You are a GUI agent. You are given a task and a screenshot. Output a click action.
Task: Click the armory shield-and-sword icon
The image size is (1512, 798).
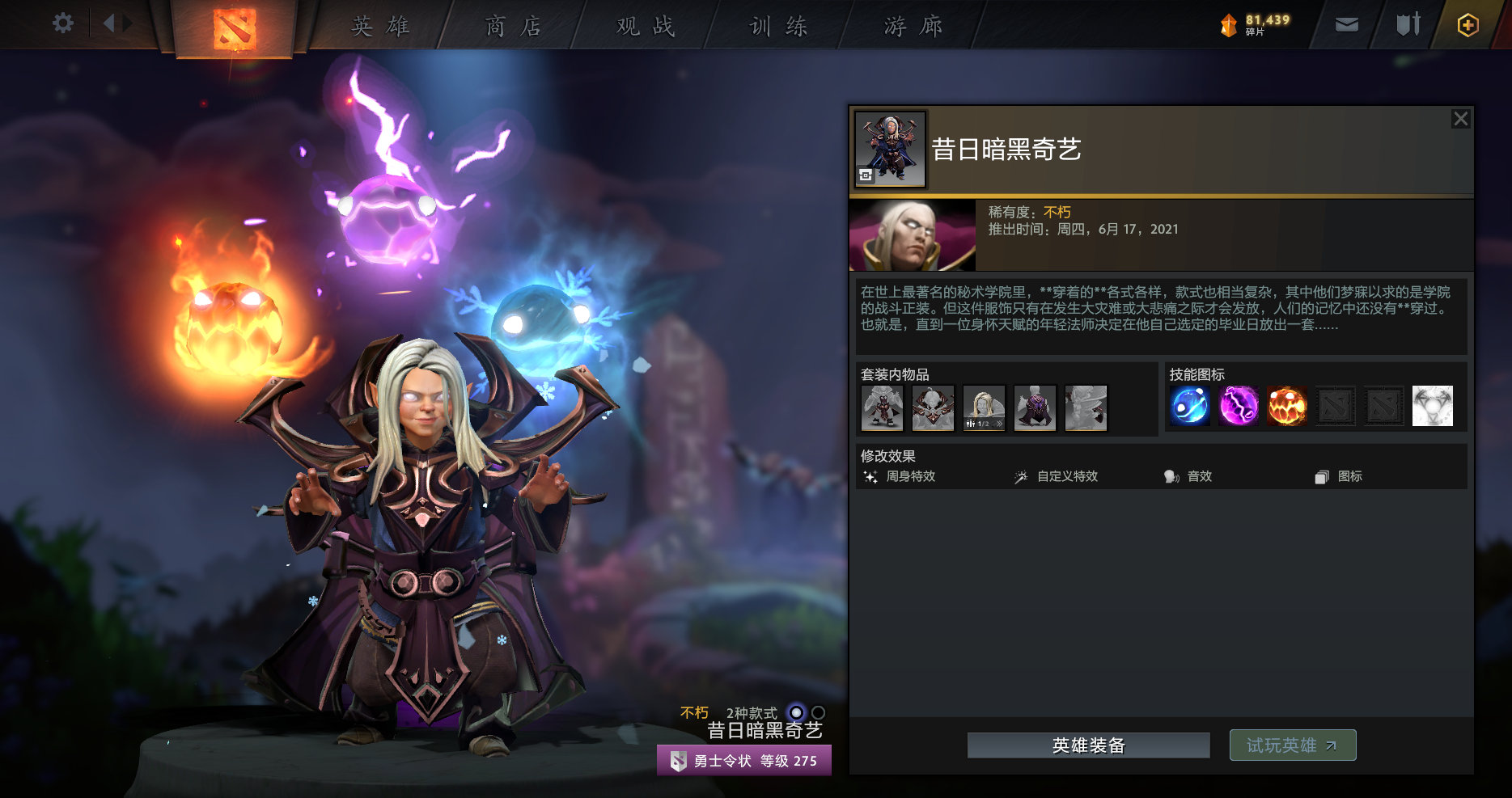pos(1407,24)
